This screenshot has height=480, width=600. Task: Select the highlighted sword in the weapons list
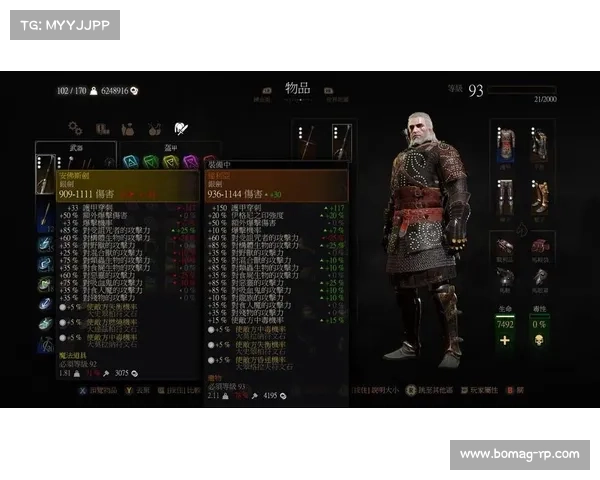pyautogui.click(x=46, y=174)
